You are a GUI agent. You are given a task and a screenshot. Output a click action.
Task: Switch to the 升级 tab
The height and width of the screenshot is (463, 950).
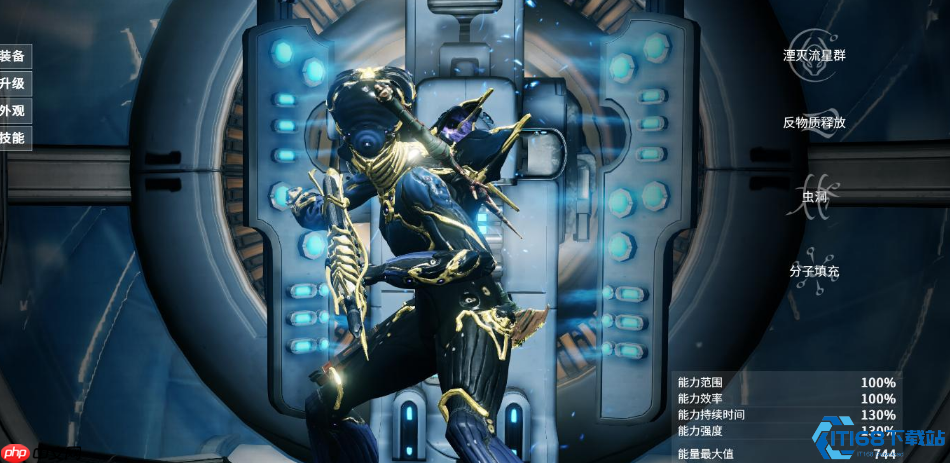[x=13, y=83]
